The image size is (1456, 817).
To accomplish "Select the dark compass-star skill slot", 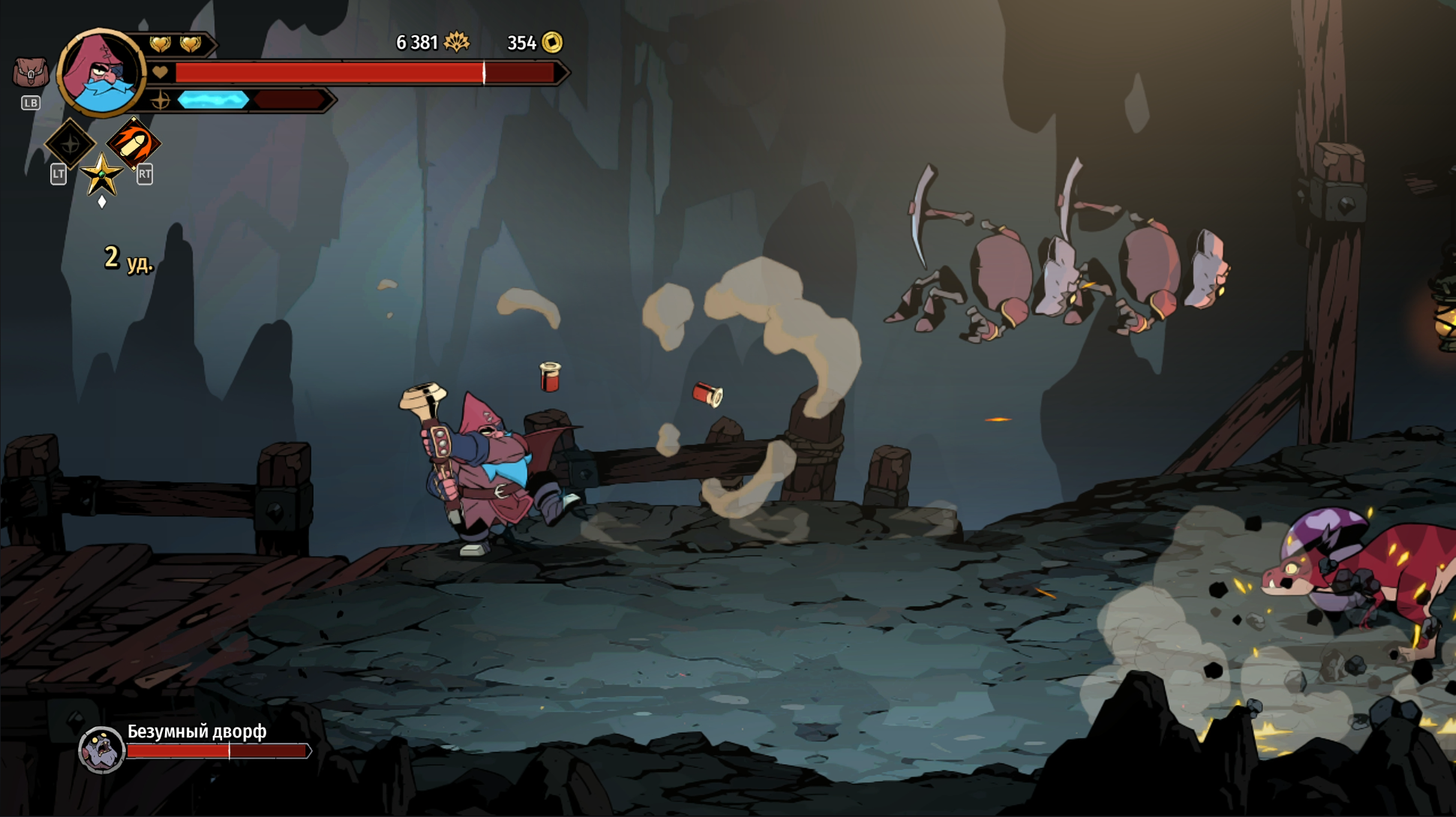I will [x=70, y=143].
